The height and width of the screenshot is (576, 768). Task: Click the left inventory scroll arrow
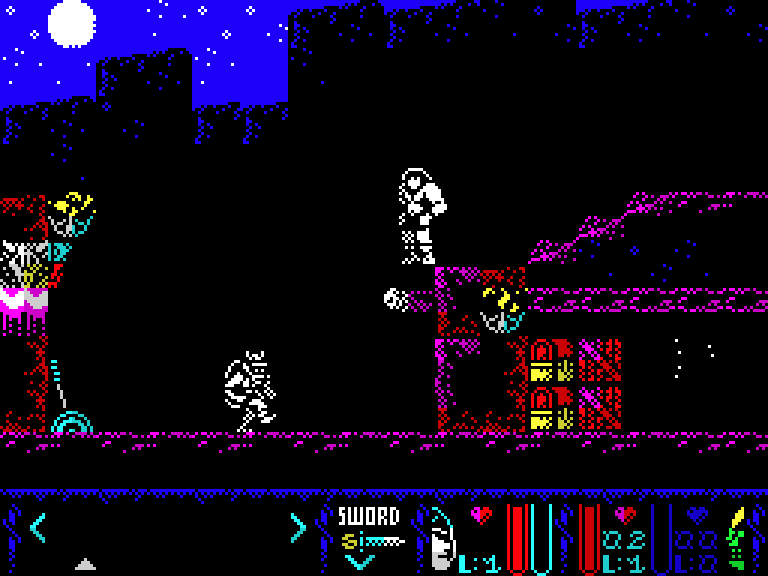coord(37,527)
